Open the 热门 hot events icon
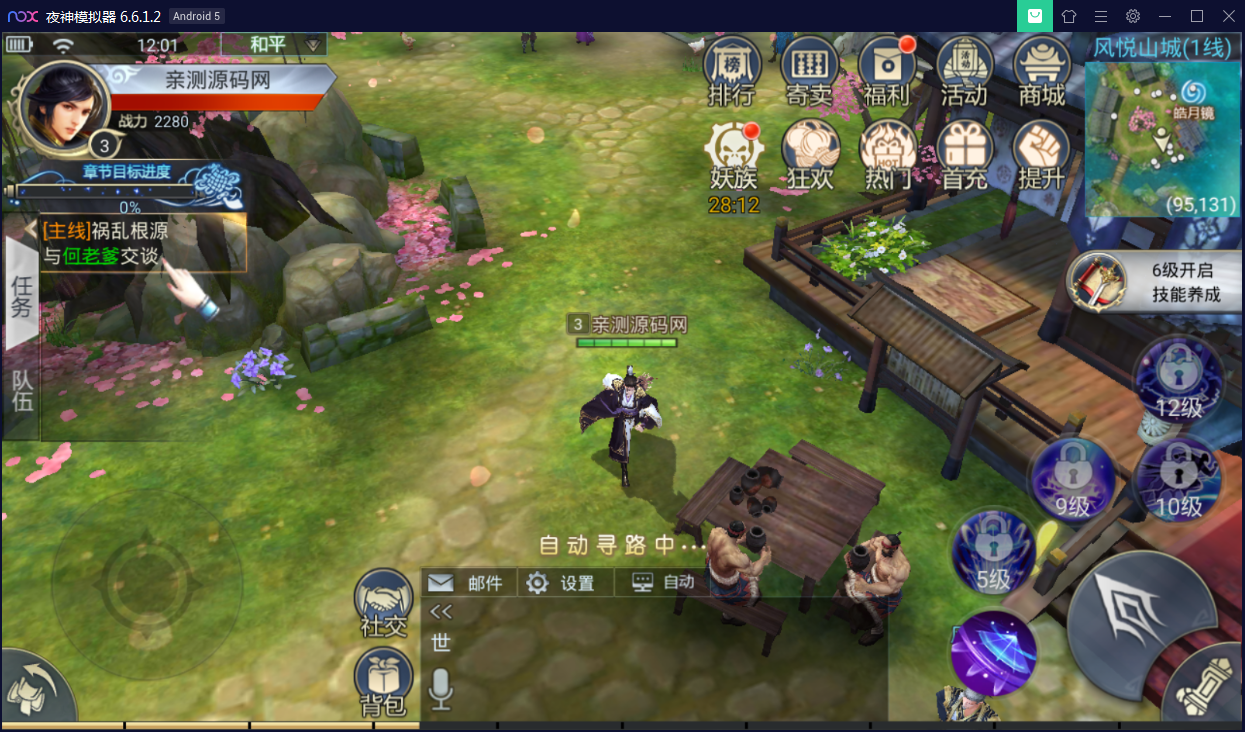This screenshot has width=1245, height=732. [887, 156]
